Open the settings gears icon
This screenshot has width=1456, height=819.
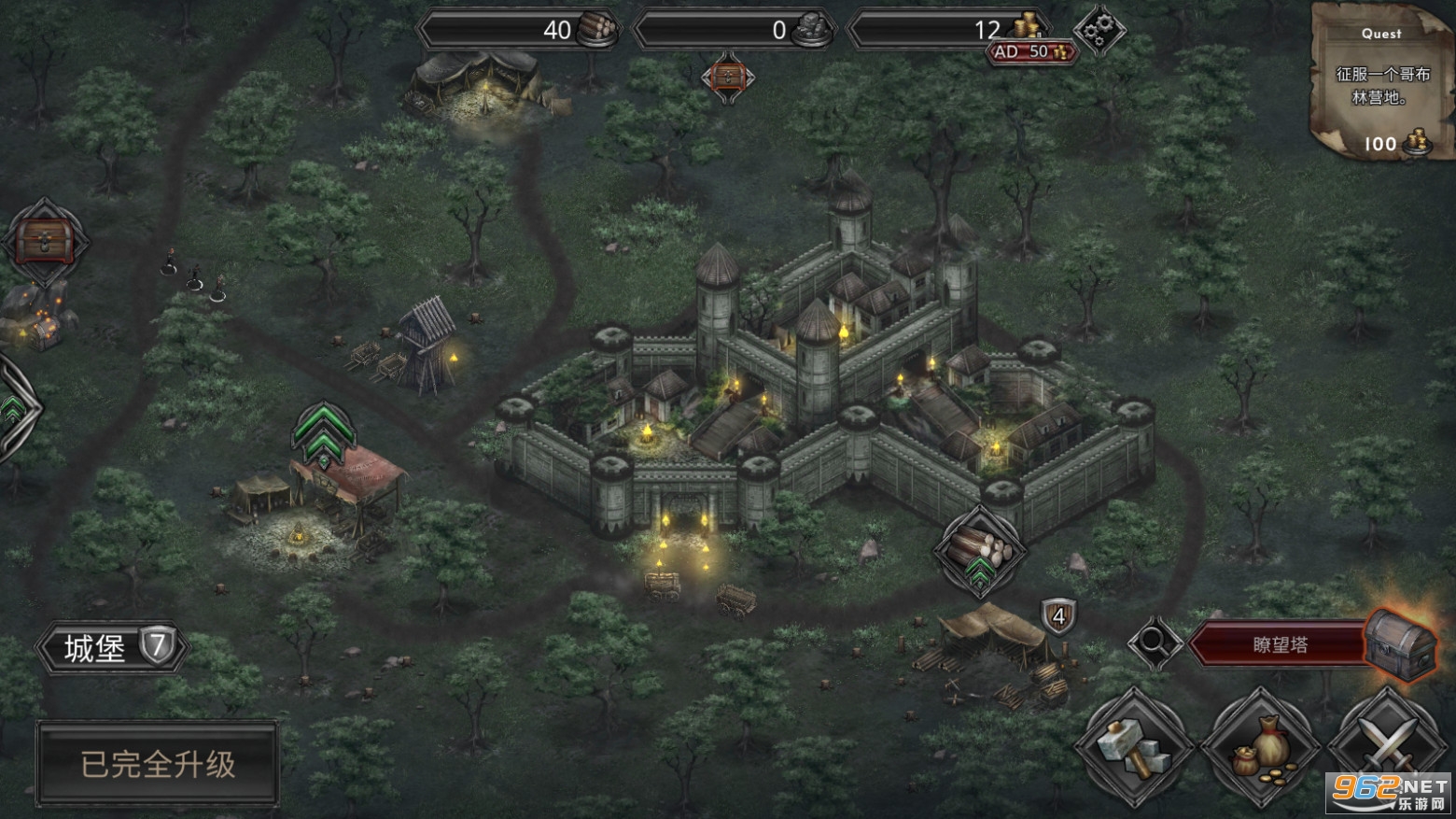1099,30
